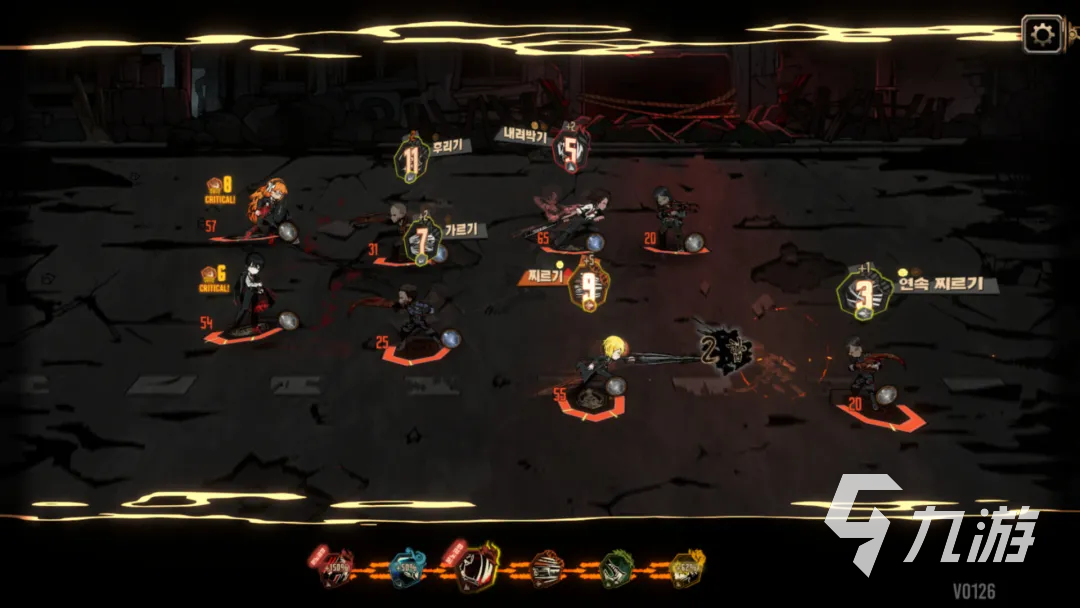The height and width of the screenshot is (608, 1080).
Task: Select the blue sin icon on the chain bar
Action: pyautogui.click(x=408, y=568)
